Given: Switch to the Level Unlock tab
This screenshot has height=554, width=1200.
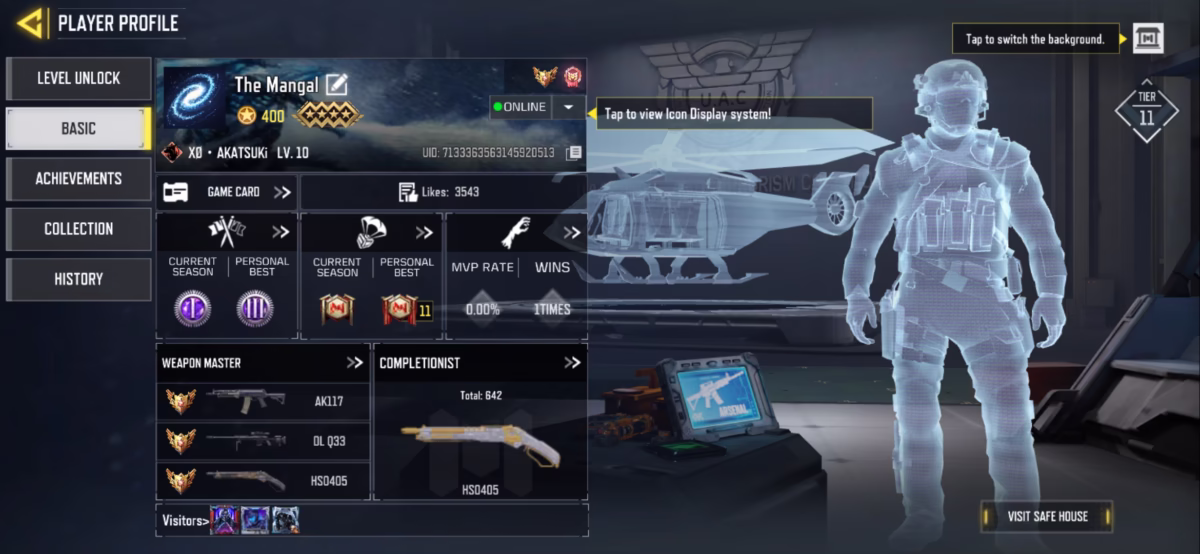Looking at the screenshot, I should [78, 78].
